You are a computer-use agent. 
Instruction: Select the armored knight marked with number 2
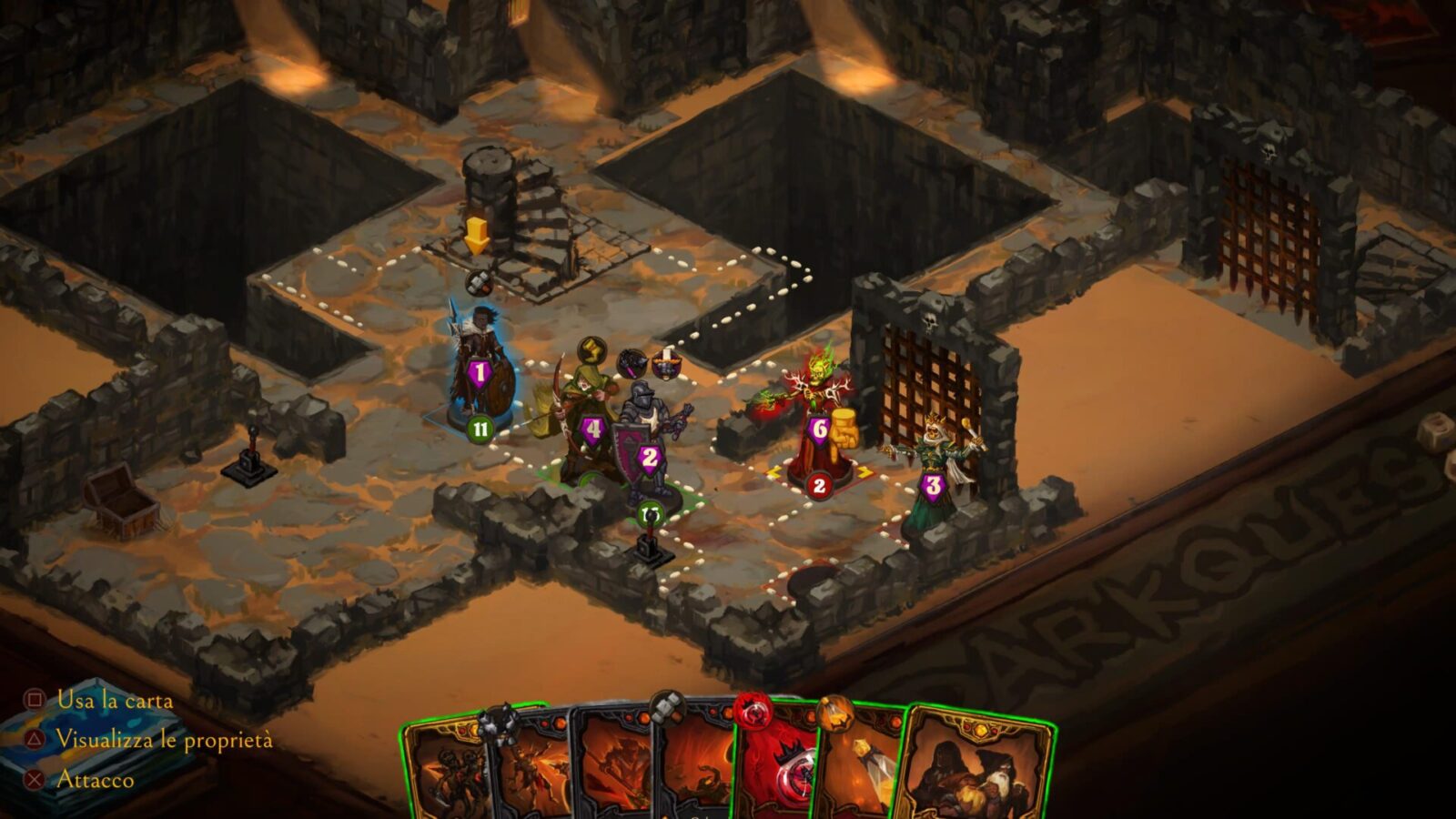pos(648,446)
